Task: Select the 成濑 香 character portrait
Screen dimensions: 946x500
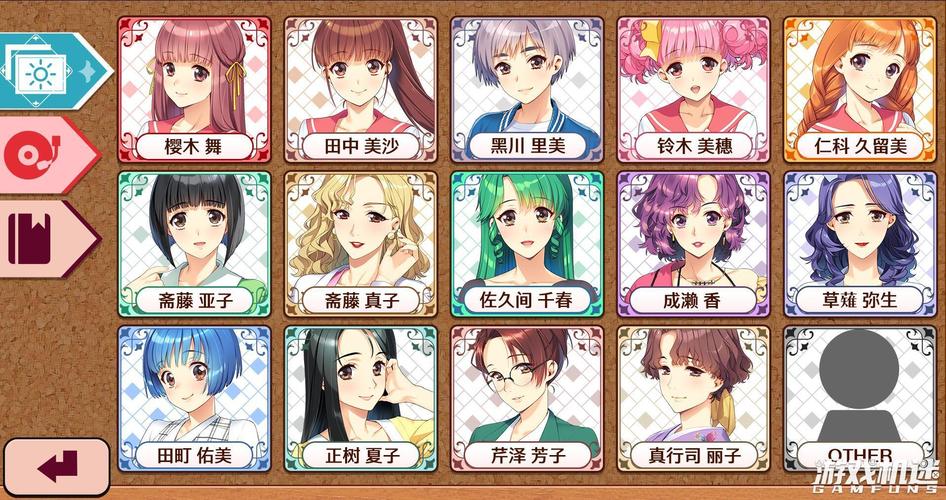Action: coord(693,243)
